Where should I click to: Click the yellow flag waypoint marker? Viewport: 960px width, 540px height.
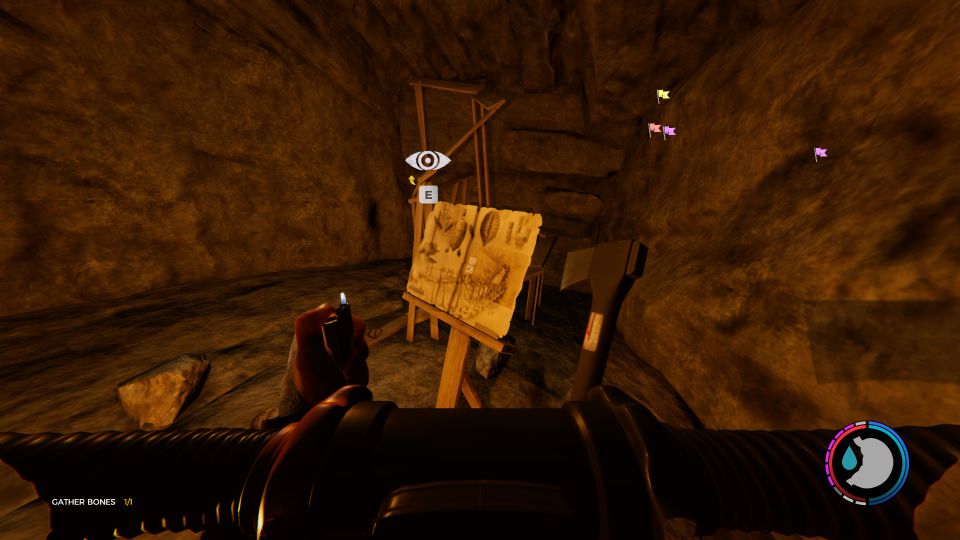click(662, 96)
